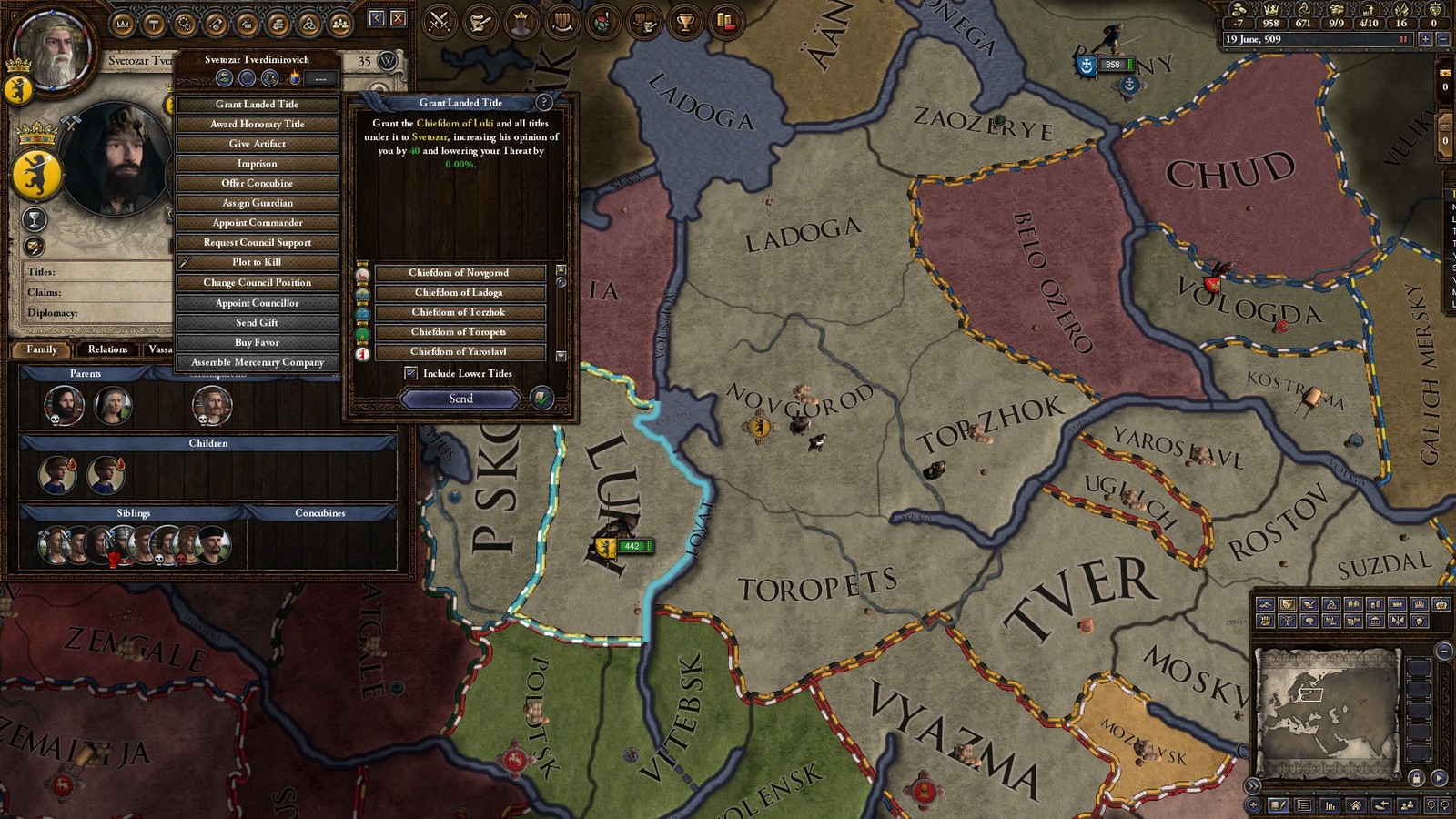
Task: Choose Plot to Kill option
Action: pos(257,262)
